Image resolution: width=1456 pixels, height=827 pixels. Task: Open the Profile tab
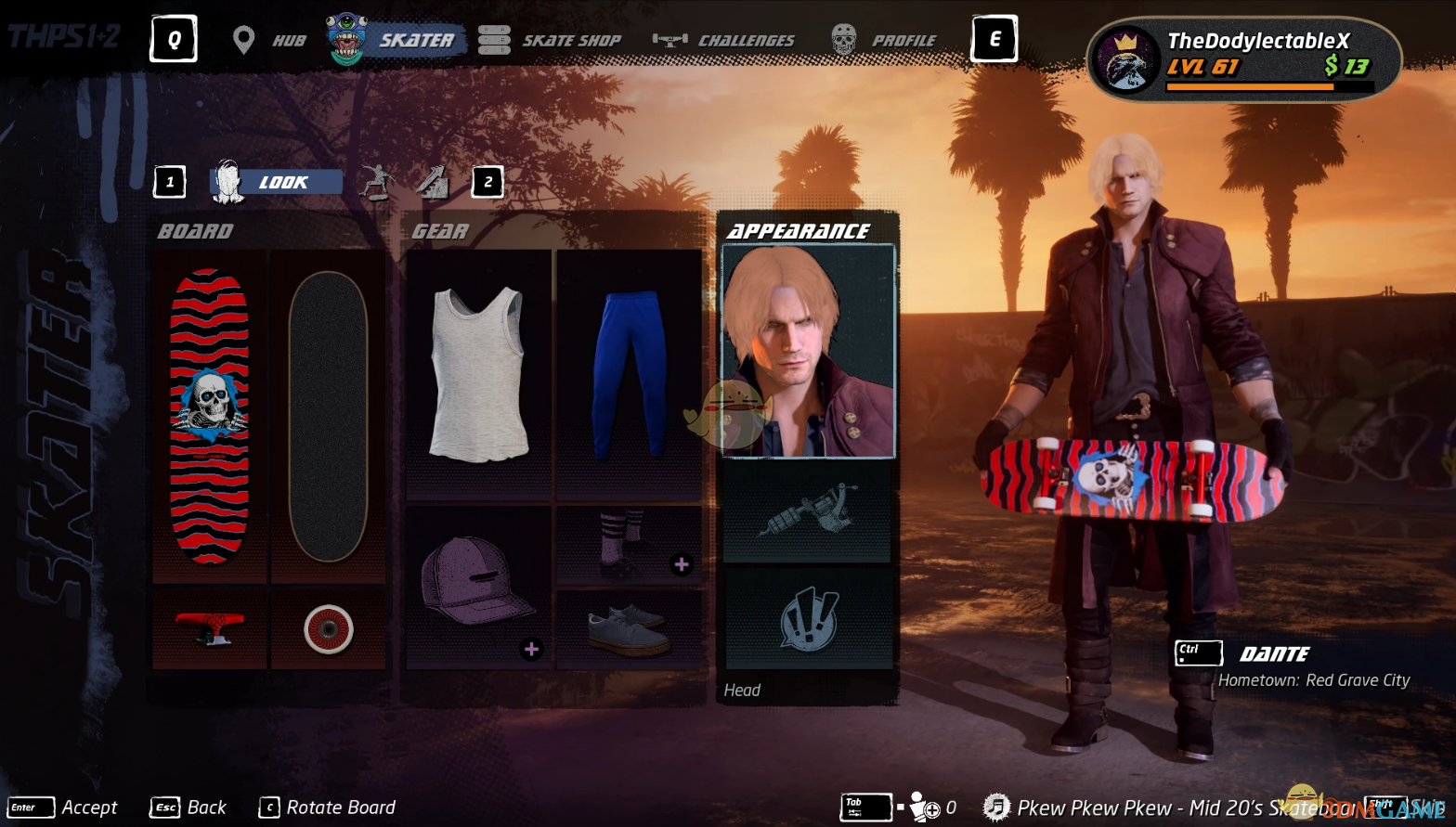(884, 41)
